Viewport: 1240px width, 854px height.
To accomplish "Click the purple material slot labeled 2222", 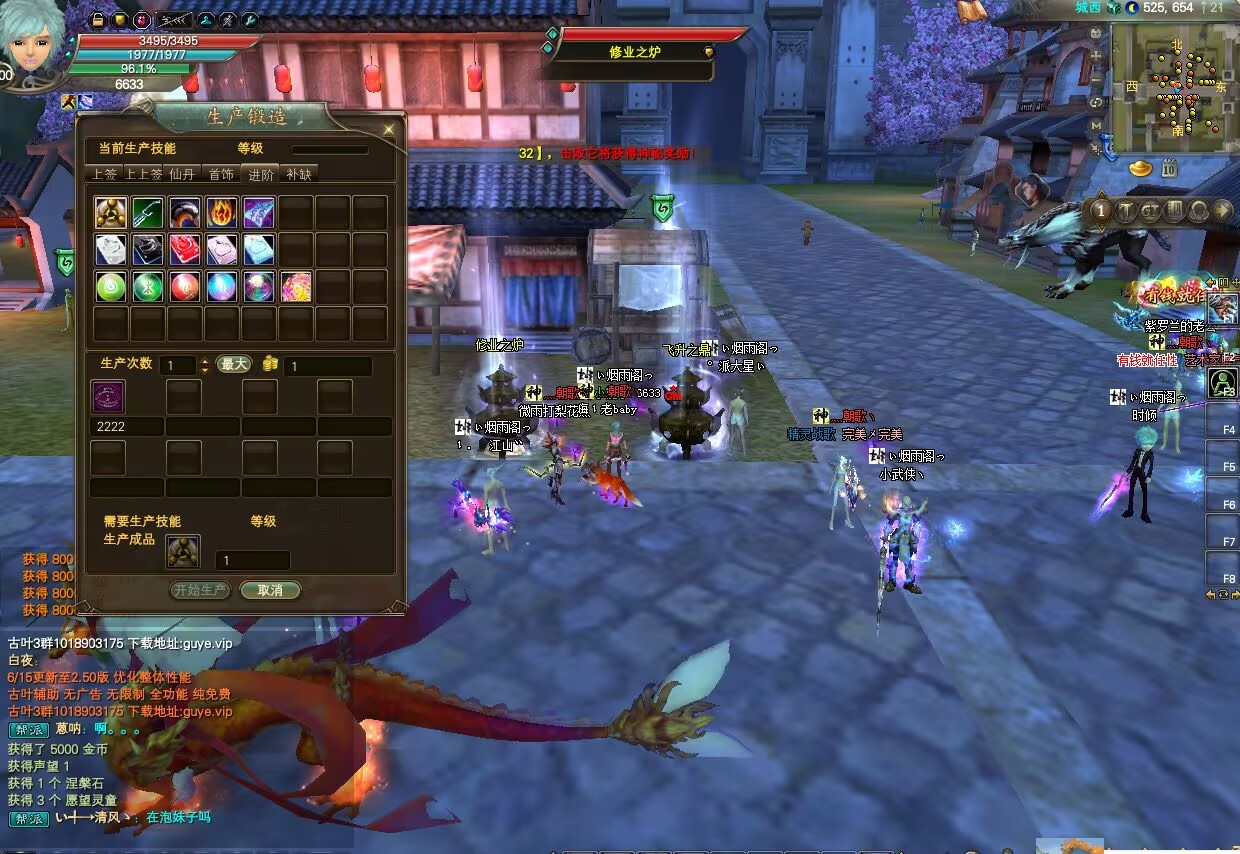I will coord(108,396).
